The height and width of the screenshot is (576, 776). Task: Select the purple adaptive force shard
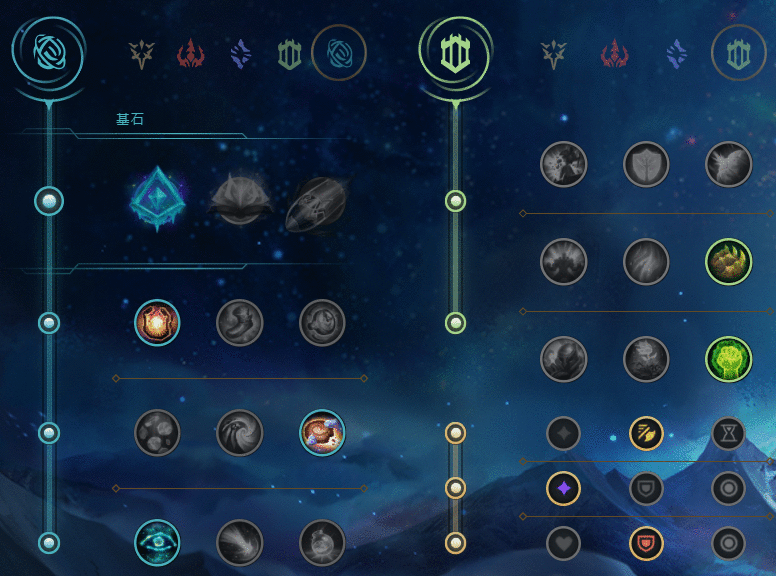564,488
